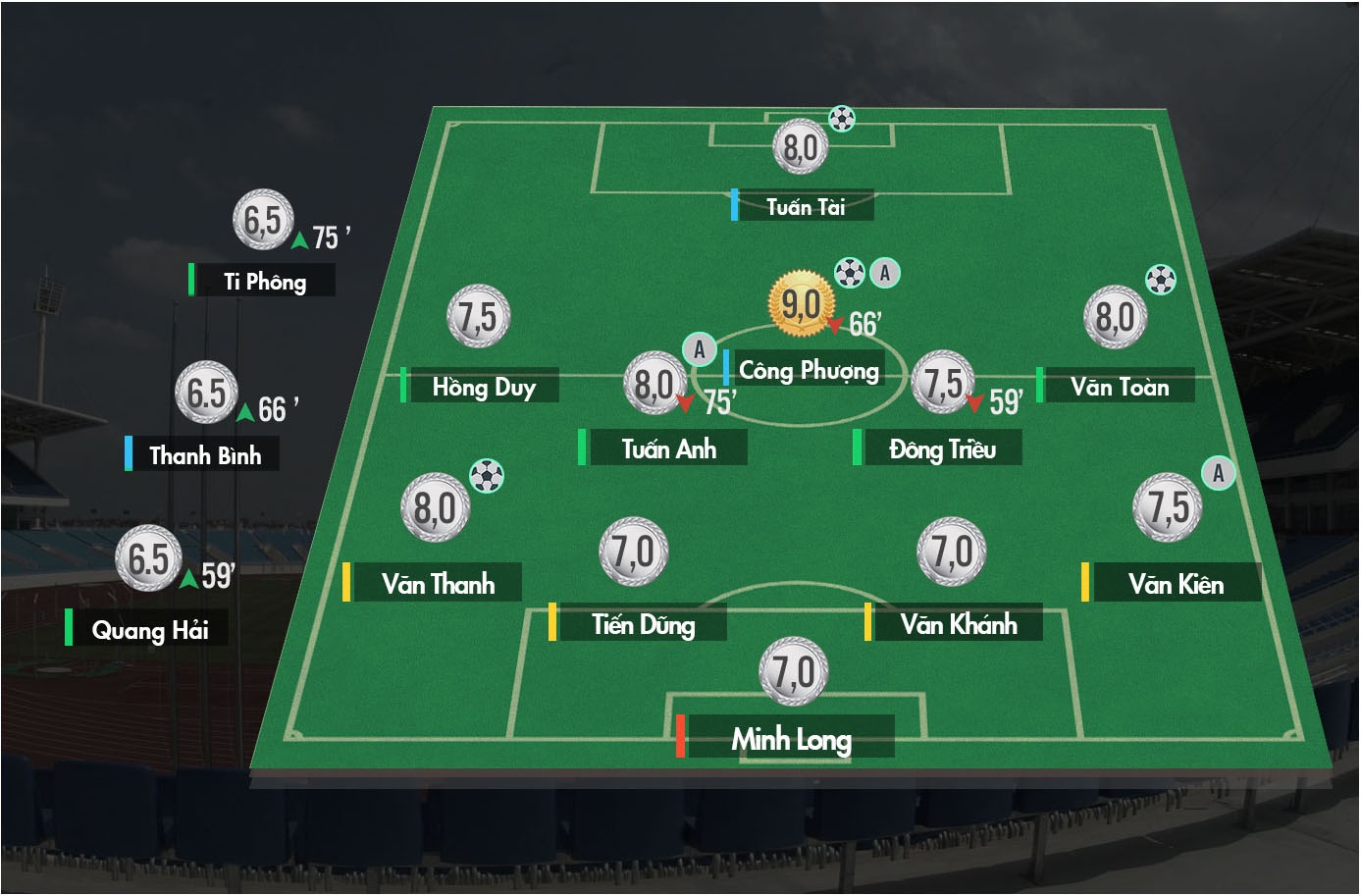
Task: Select substitute Quang Hải's name label
Action: (149, 629)
